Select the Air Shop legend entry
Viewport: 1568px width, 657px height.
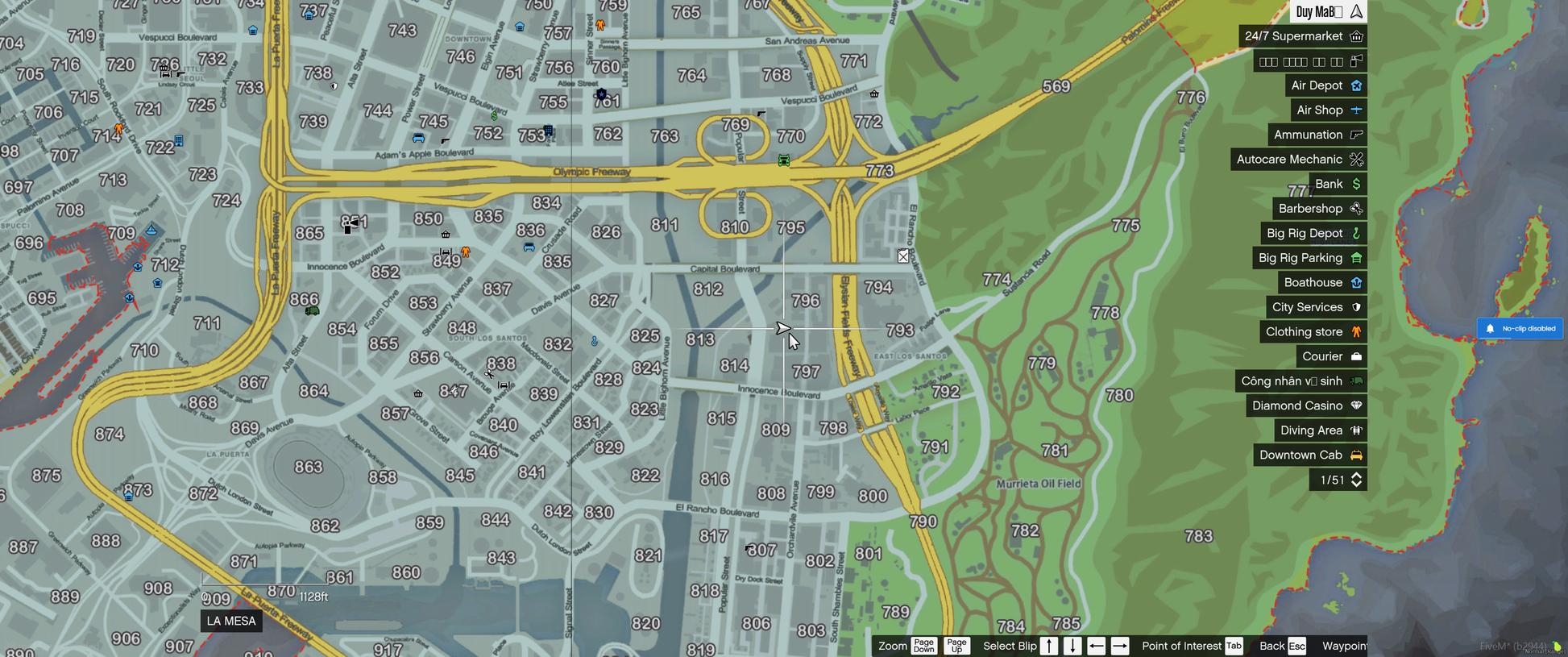point(1328,110)
